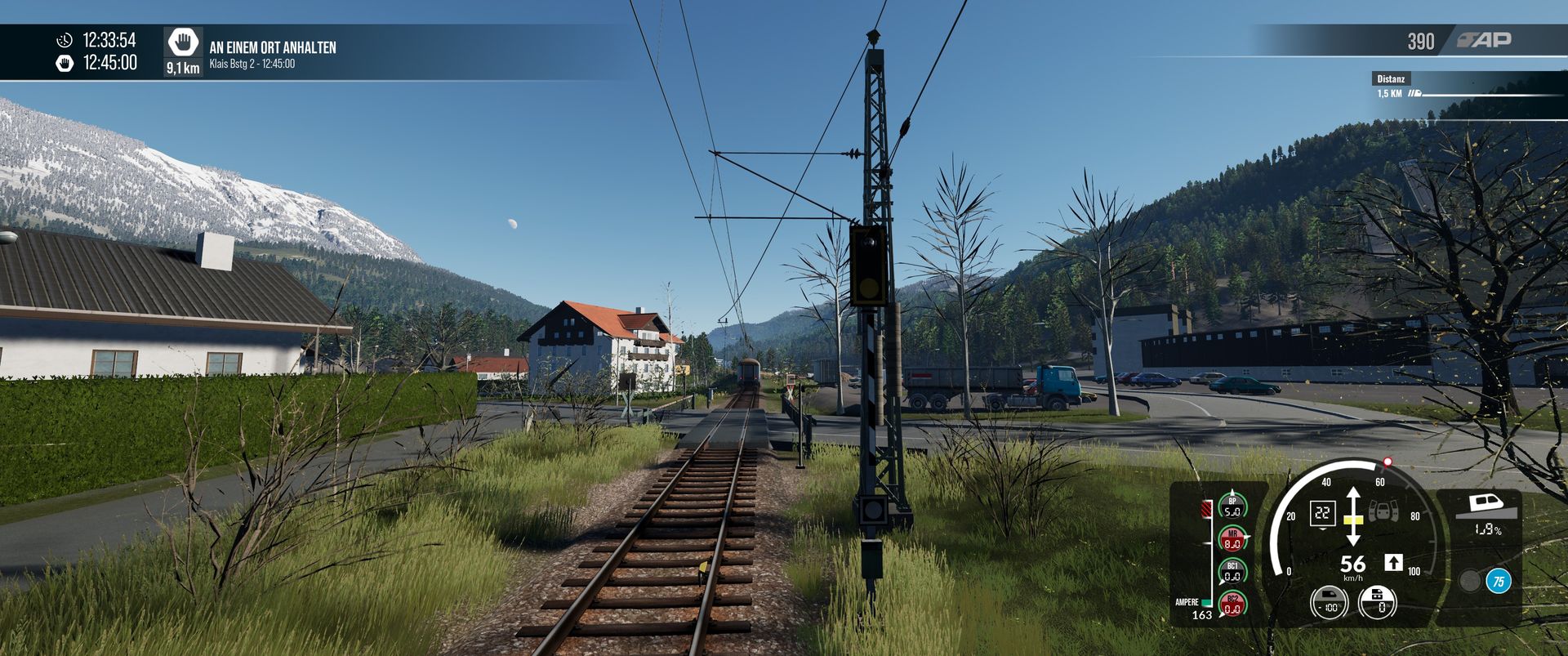Select the stop objective hand icon
Viewport: 1568px width, 656px height.
[x=183, y=42]
